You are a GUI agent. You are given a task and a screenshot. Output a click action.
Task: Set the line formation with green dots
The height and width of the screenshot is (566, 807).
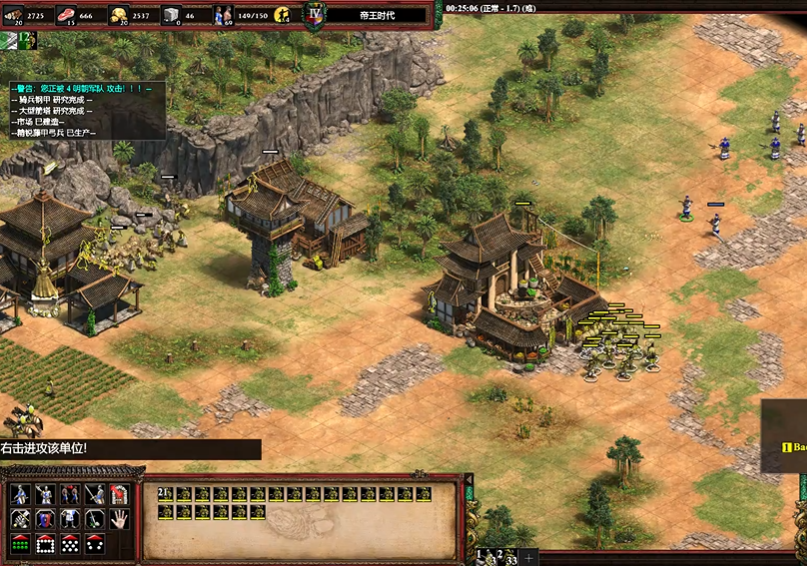point(20,544)
